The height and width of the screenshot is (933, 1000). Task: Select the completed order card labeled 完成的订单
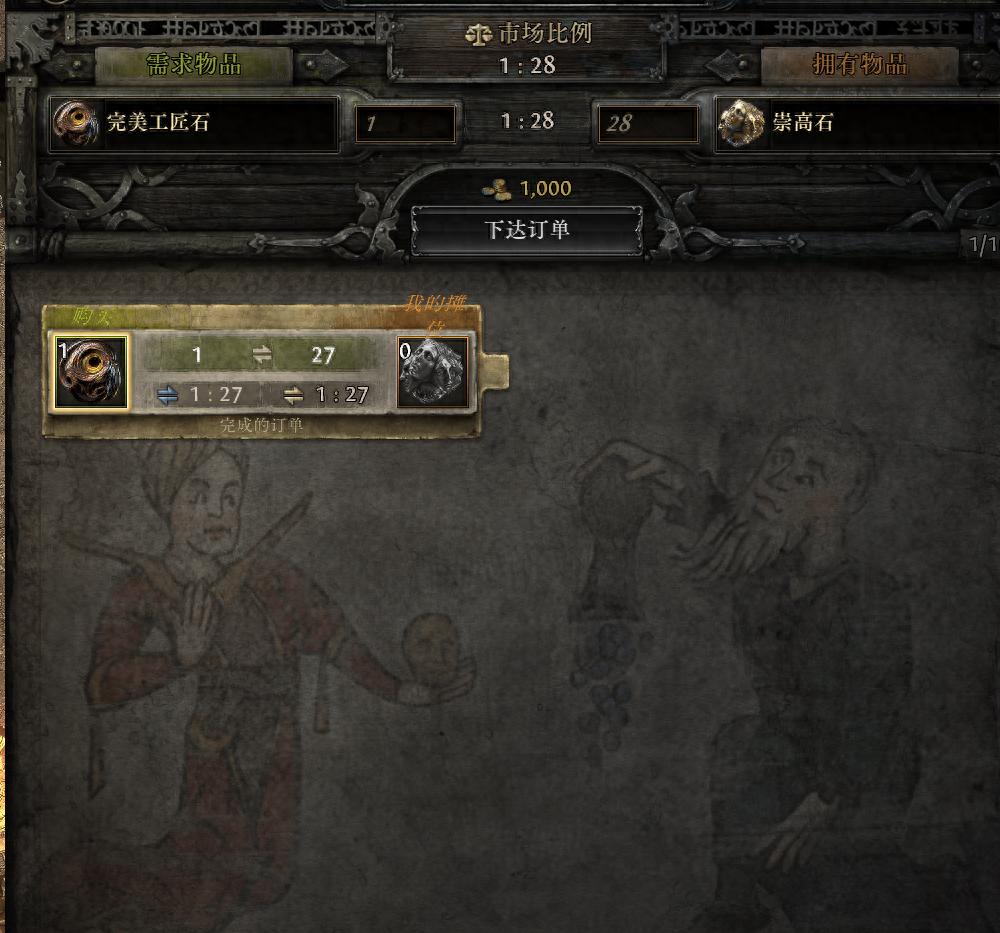click(262, 424)
